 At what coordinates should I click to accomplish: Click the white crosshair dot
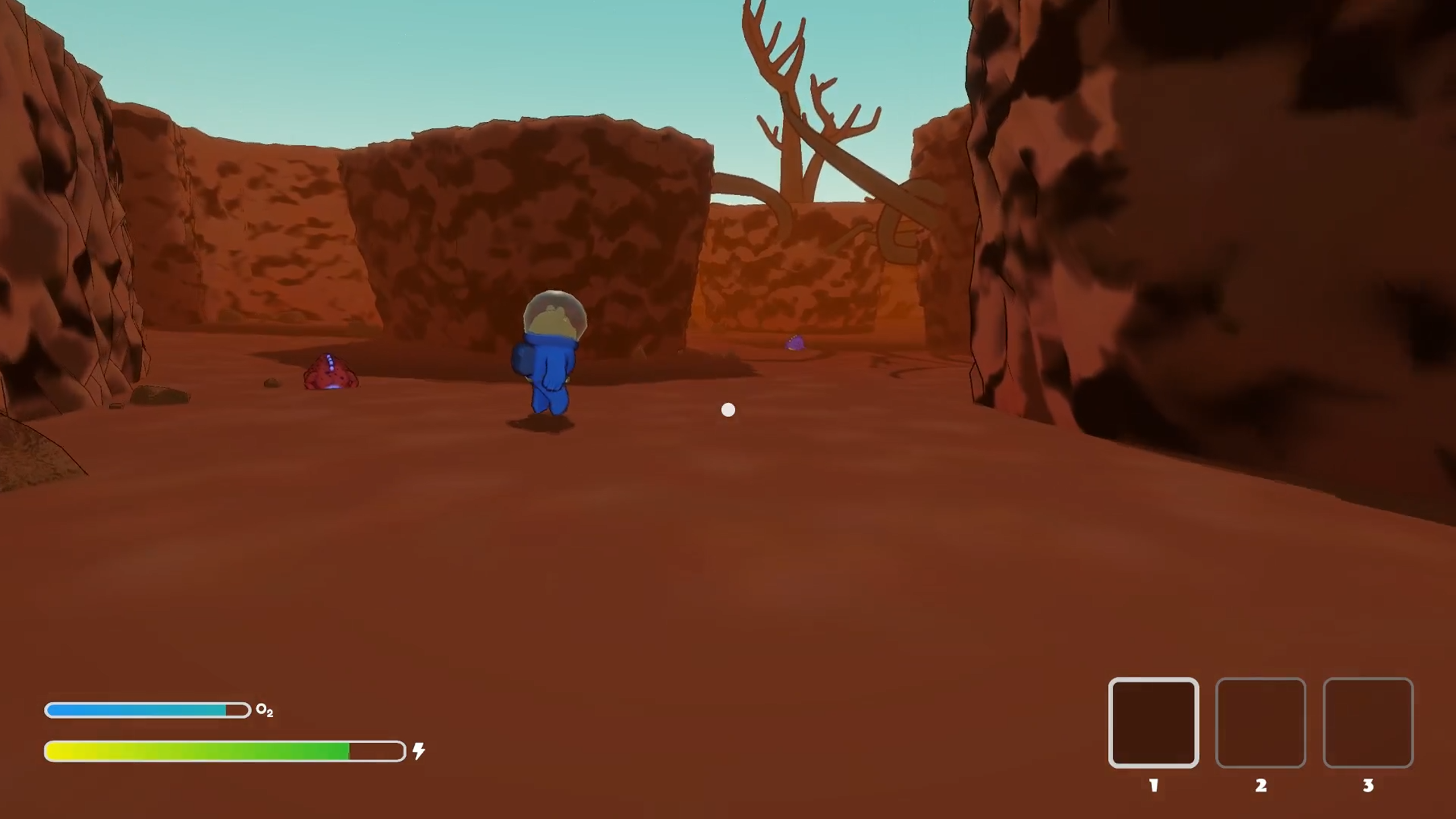pos(728,409)
